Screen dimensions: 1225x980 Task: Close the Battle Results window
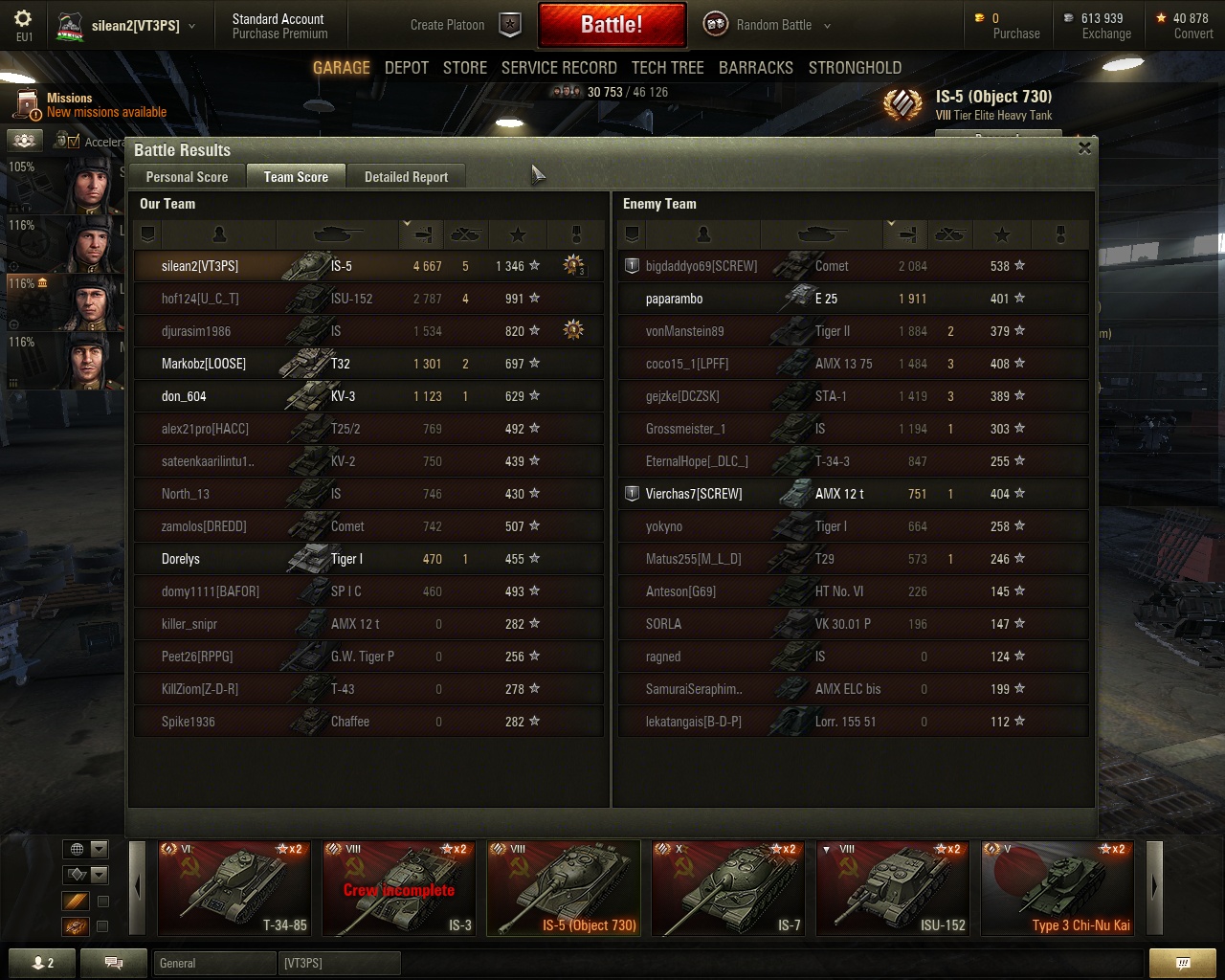point(1084,148)
